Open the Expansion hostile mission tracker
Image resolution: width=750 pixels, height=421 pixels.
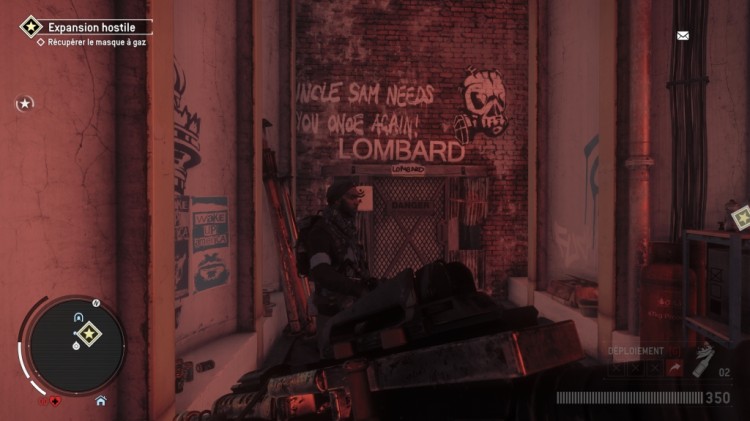click(x=84, y=27)
